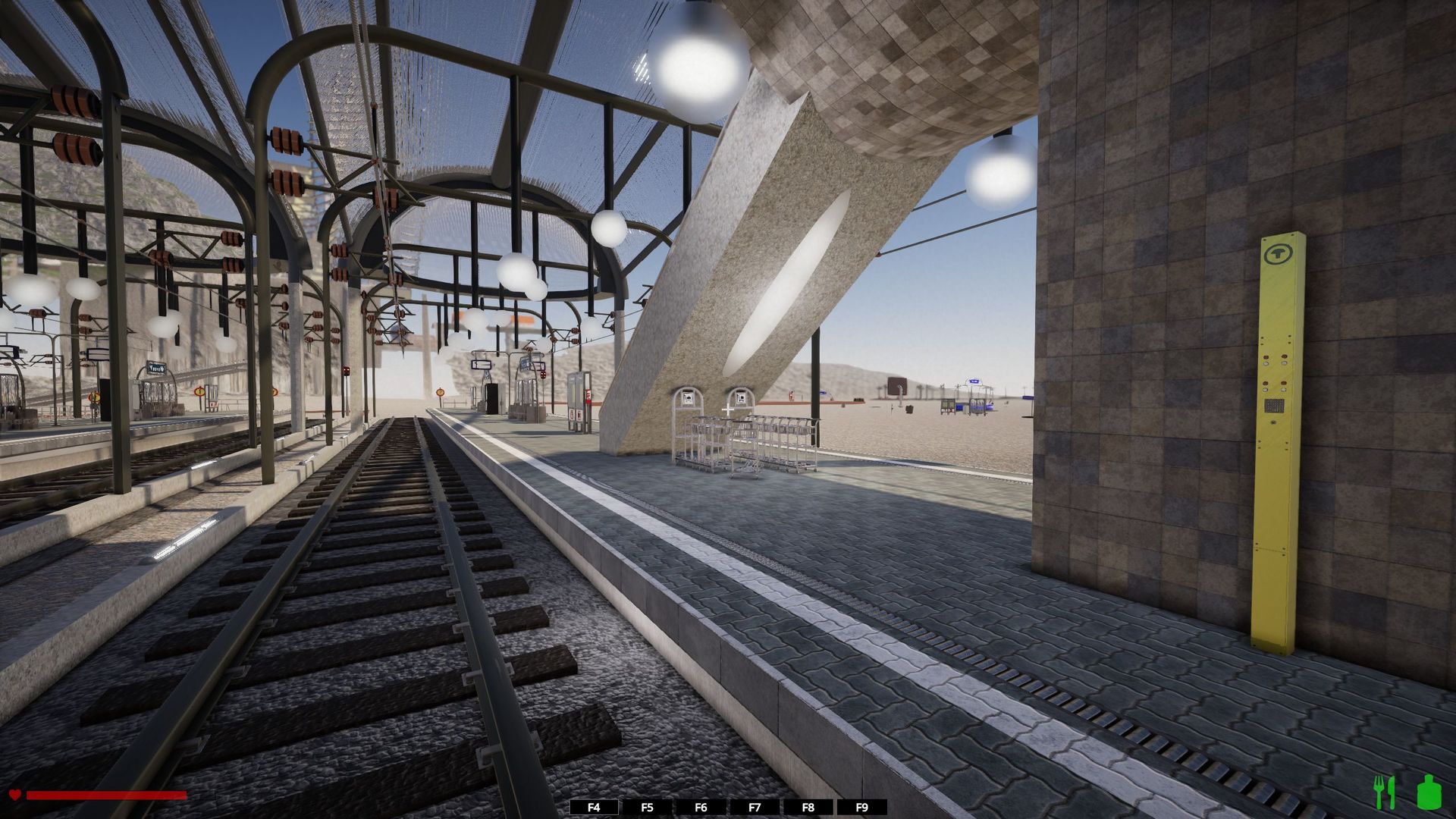Image resolution: width=1456 pixels, height=819 pixels.
Task: Click the F8 hotbar slot
Action: [x=808, y=808]
